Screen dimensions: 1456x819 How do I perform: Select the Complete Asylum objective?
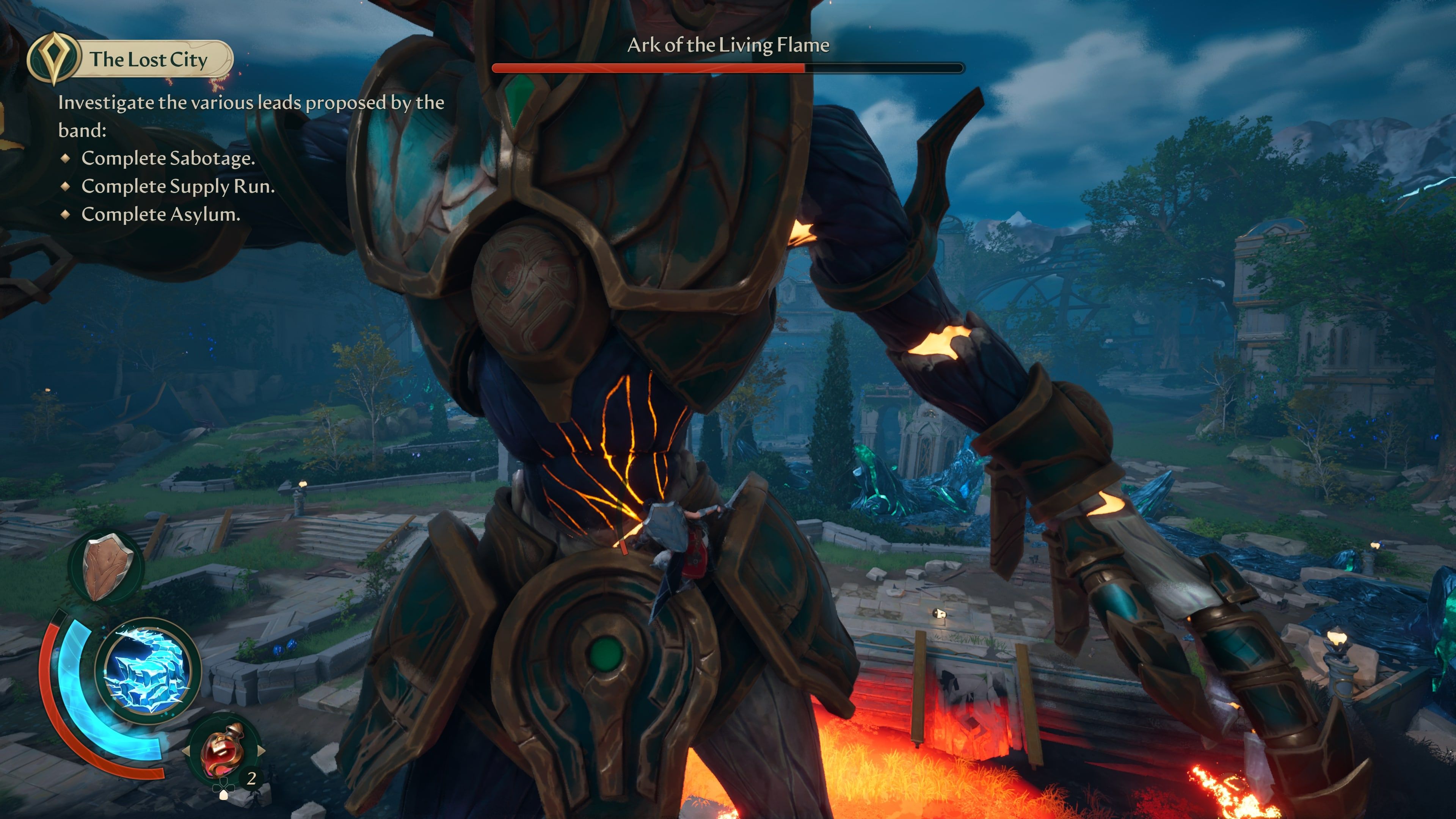click(160, 215)
